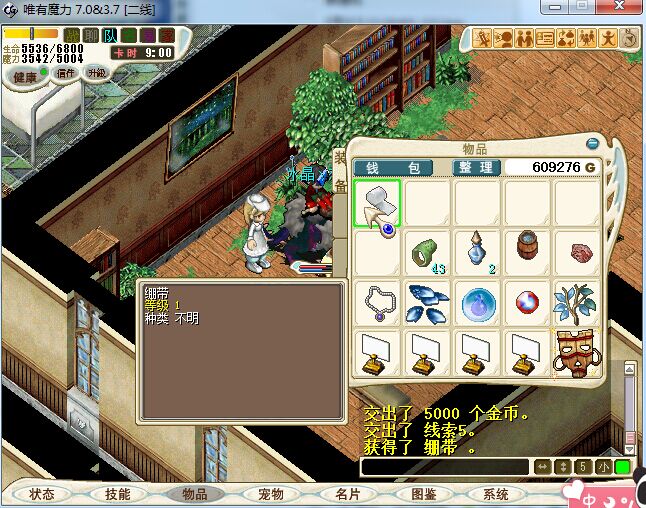This screenshot has width=646, height=508.
Task: Open the 图鉴 album menu
Action: (423, 494)
